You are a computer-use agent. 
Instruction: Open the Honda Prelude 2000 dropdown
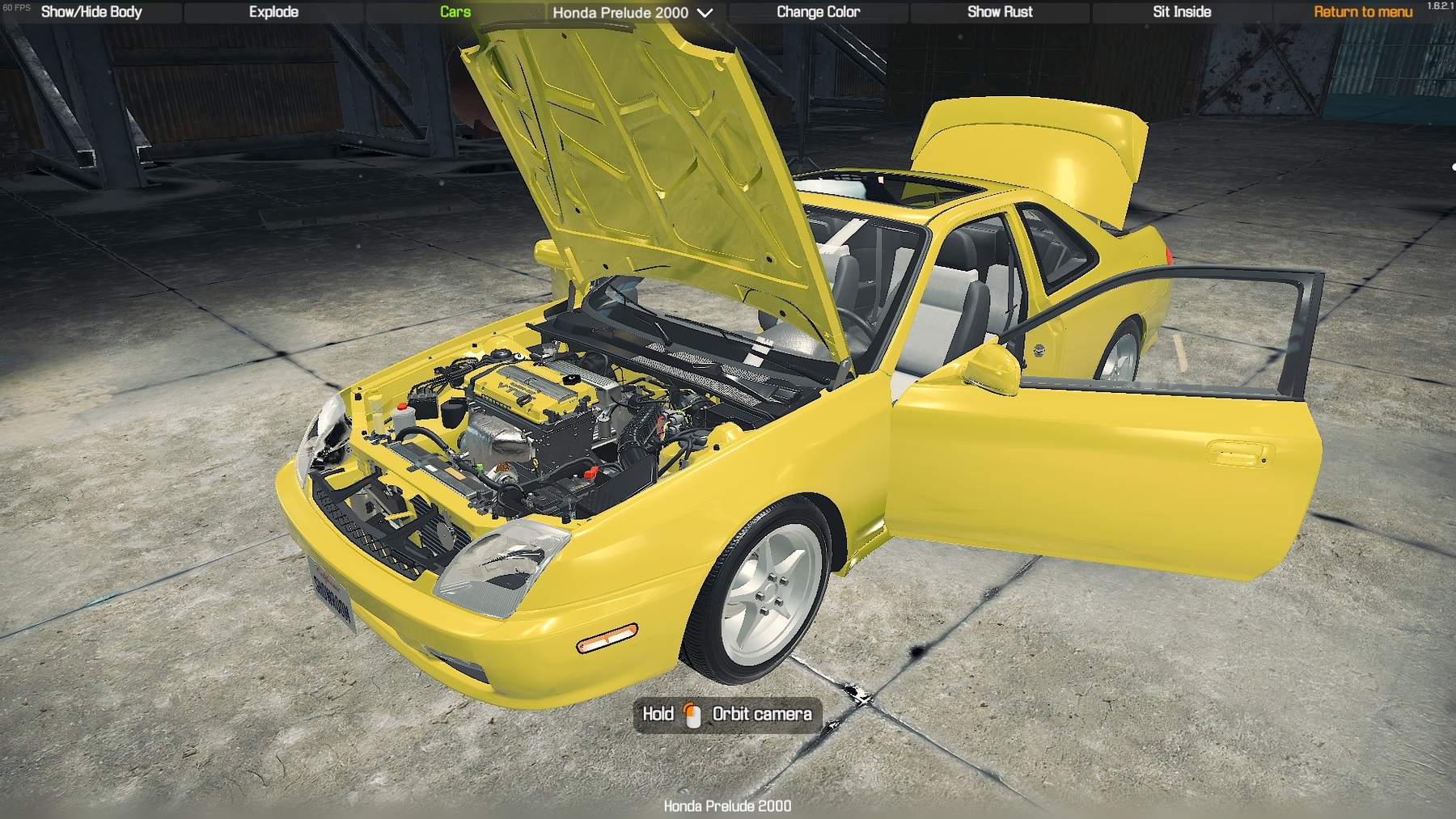click(633, 13)
